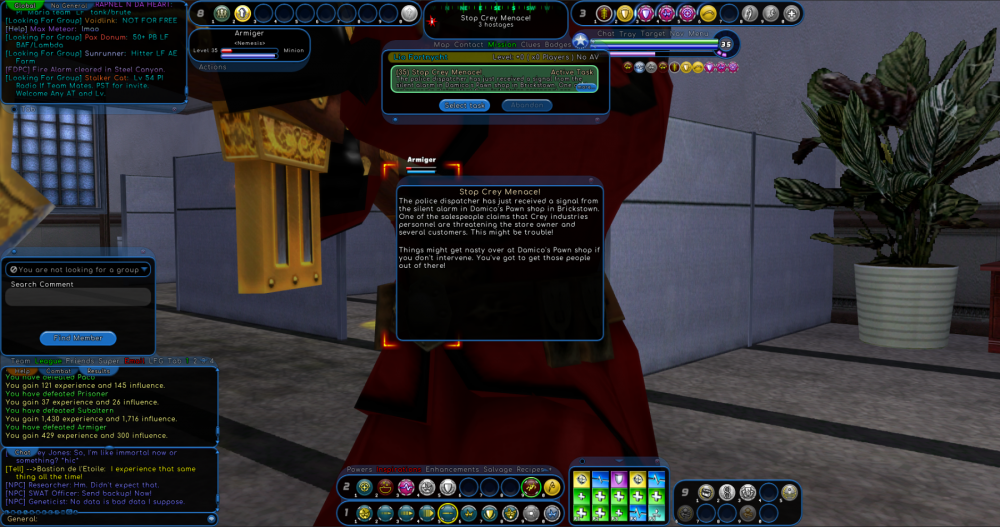Toggle the Chat window from the status bar

[606, 33]
